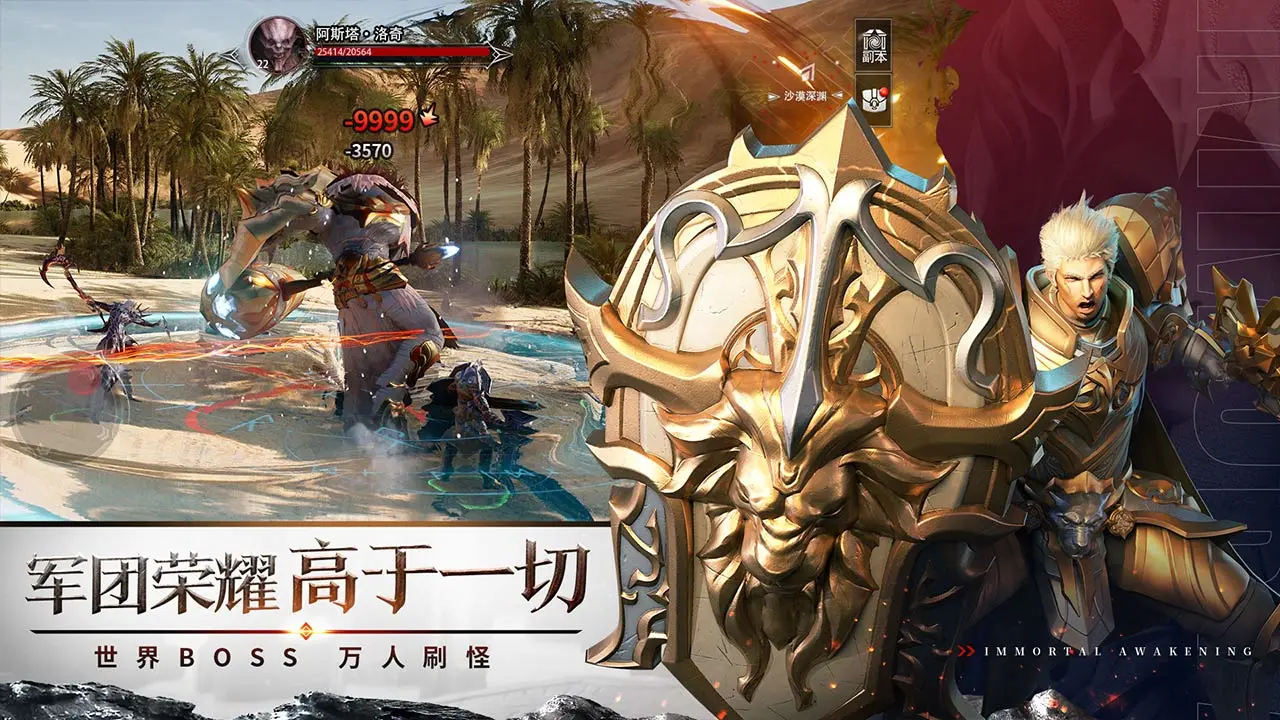This screenshot has height=720, width=1280.
Task: Open the medal achievement icon with red dot
Action: tap(873, 100)
